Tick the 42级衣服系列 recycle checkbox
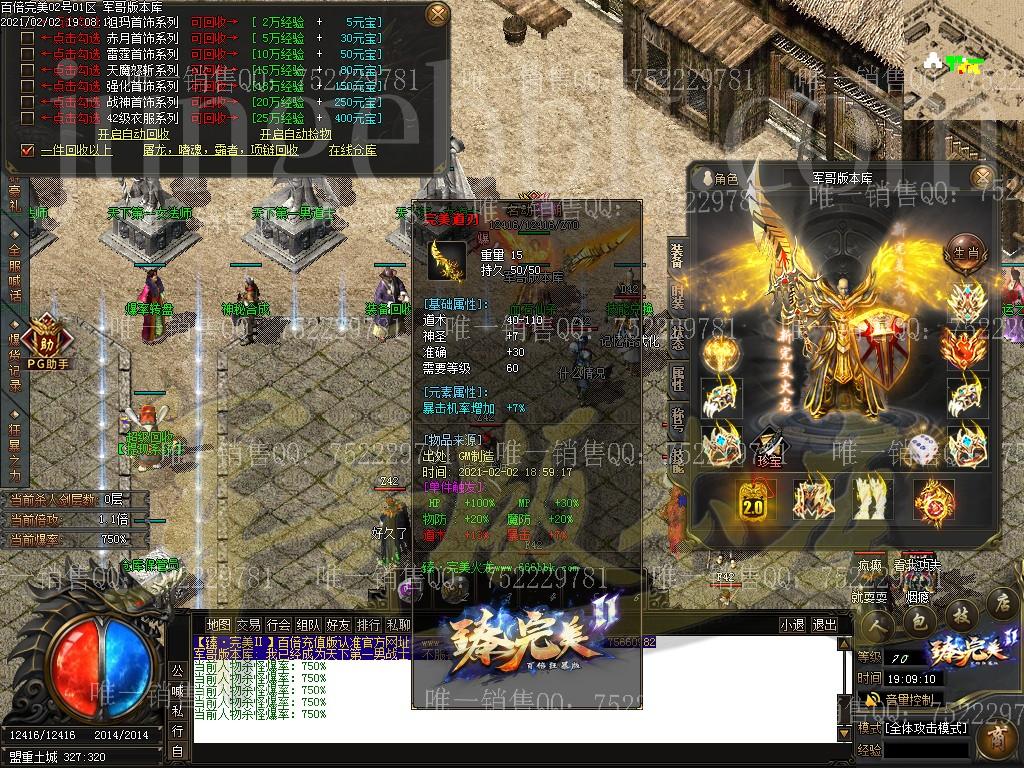Screen dimensions: 1024x768 coord(28,118)
